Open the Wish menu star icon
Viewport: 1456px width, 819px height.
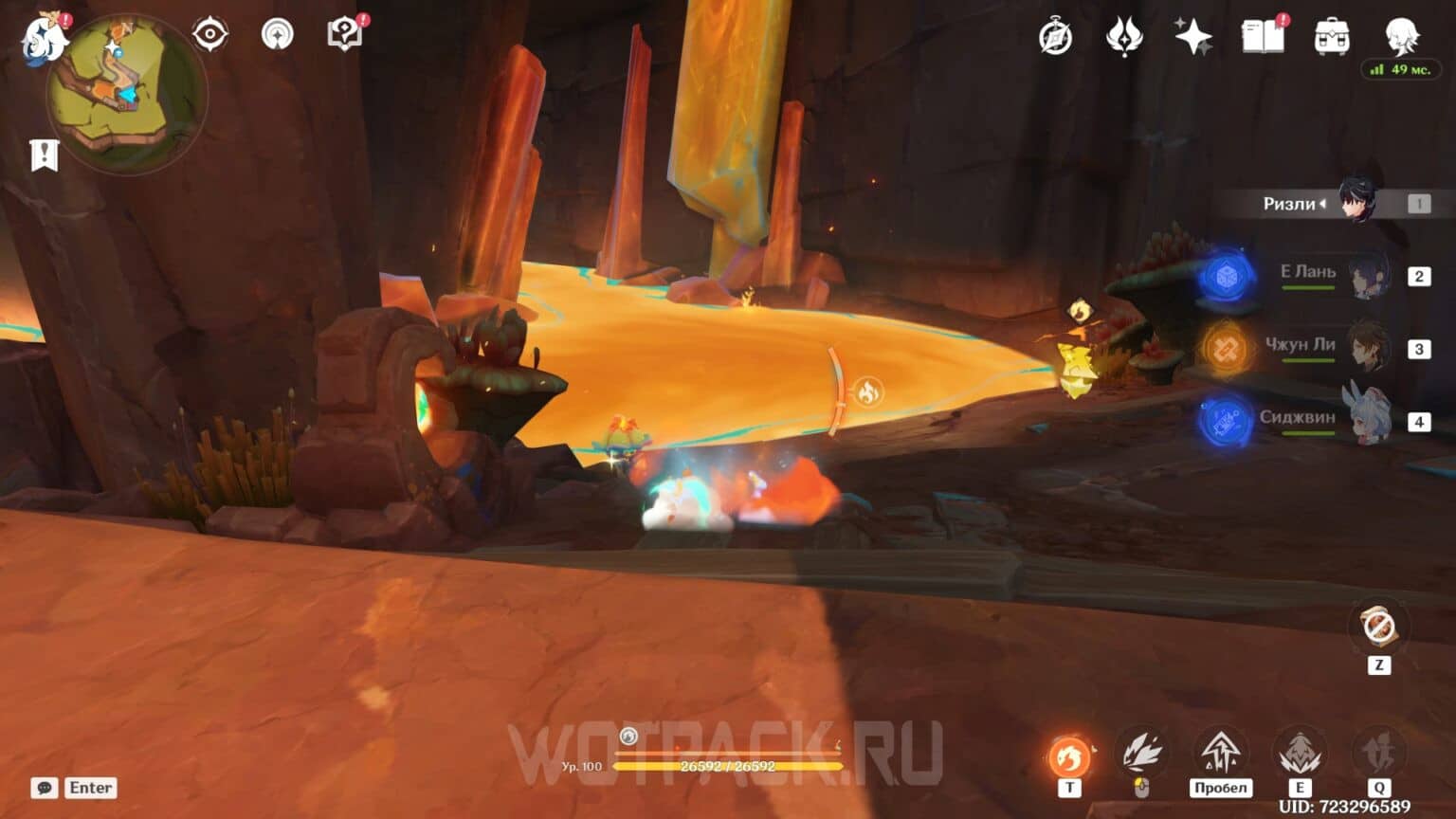tap(1193, 36)
